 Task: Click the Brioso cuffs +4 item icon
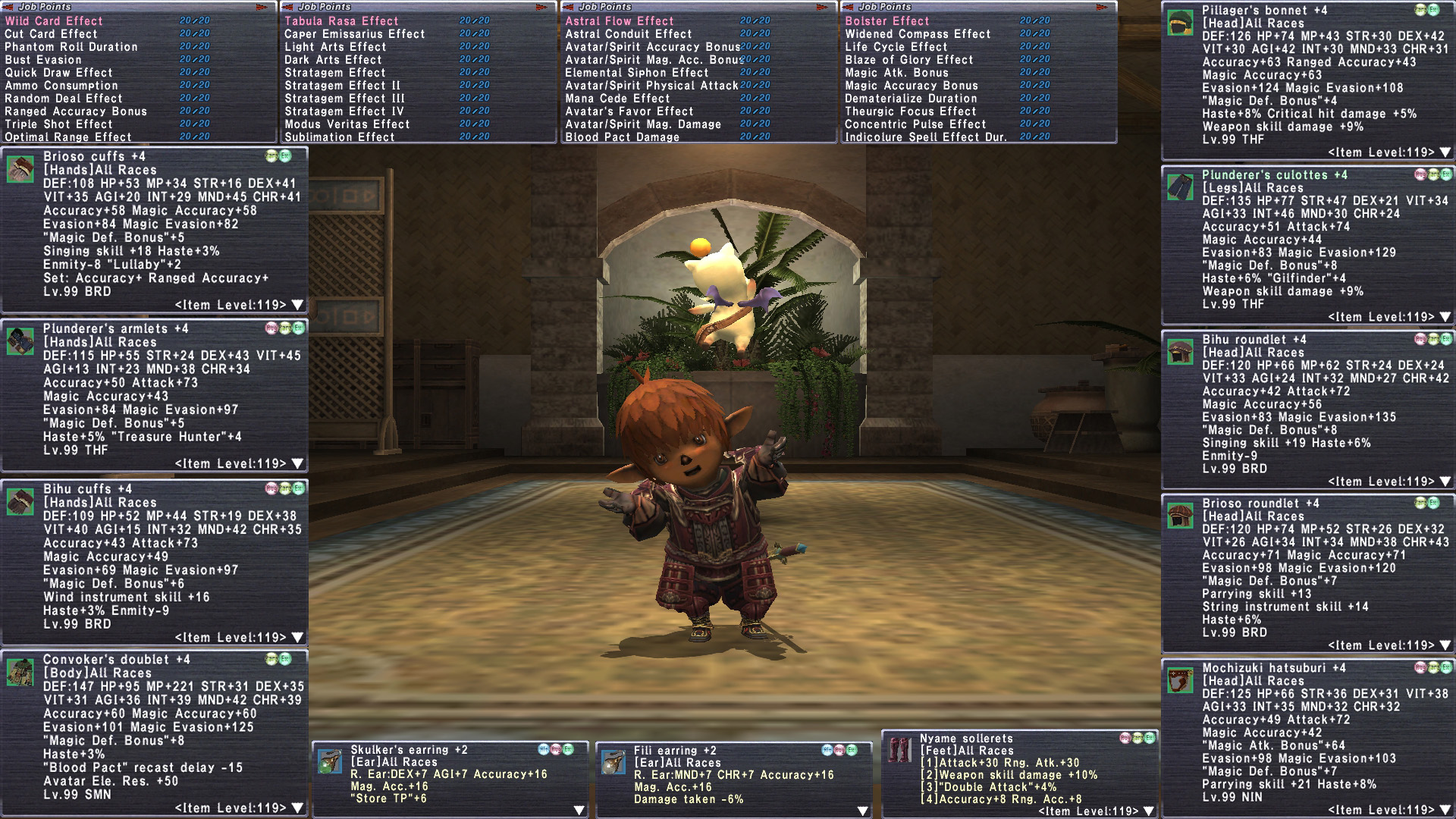(x=20, y=169)
